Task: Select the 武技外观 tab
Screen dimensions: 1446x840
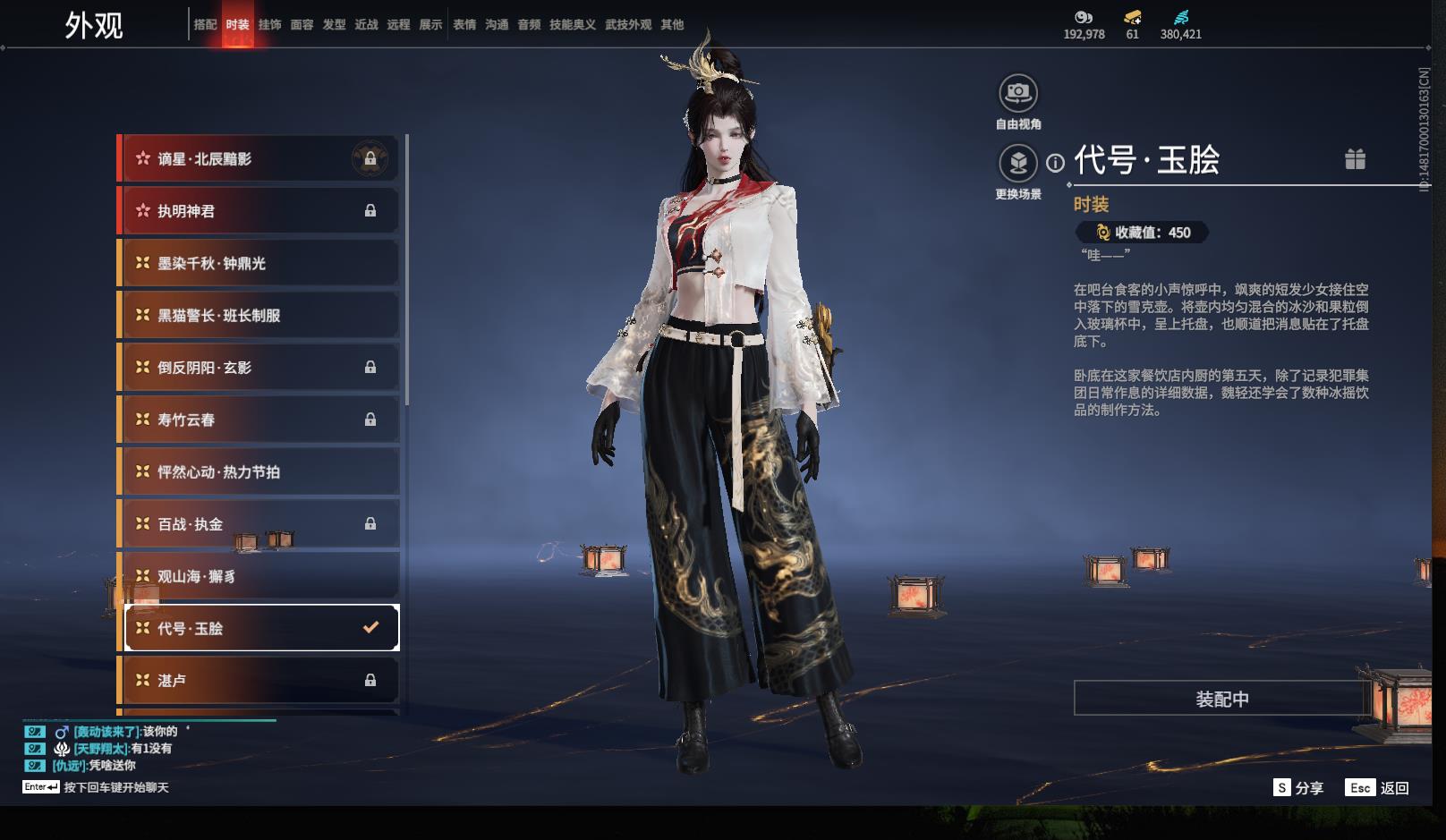Action: tap(627, 25)
